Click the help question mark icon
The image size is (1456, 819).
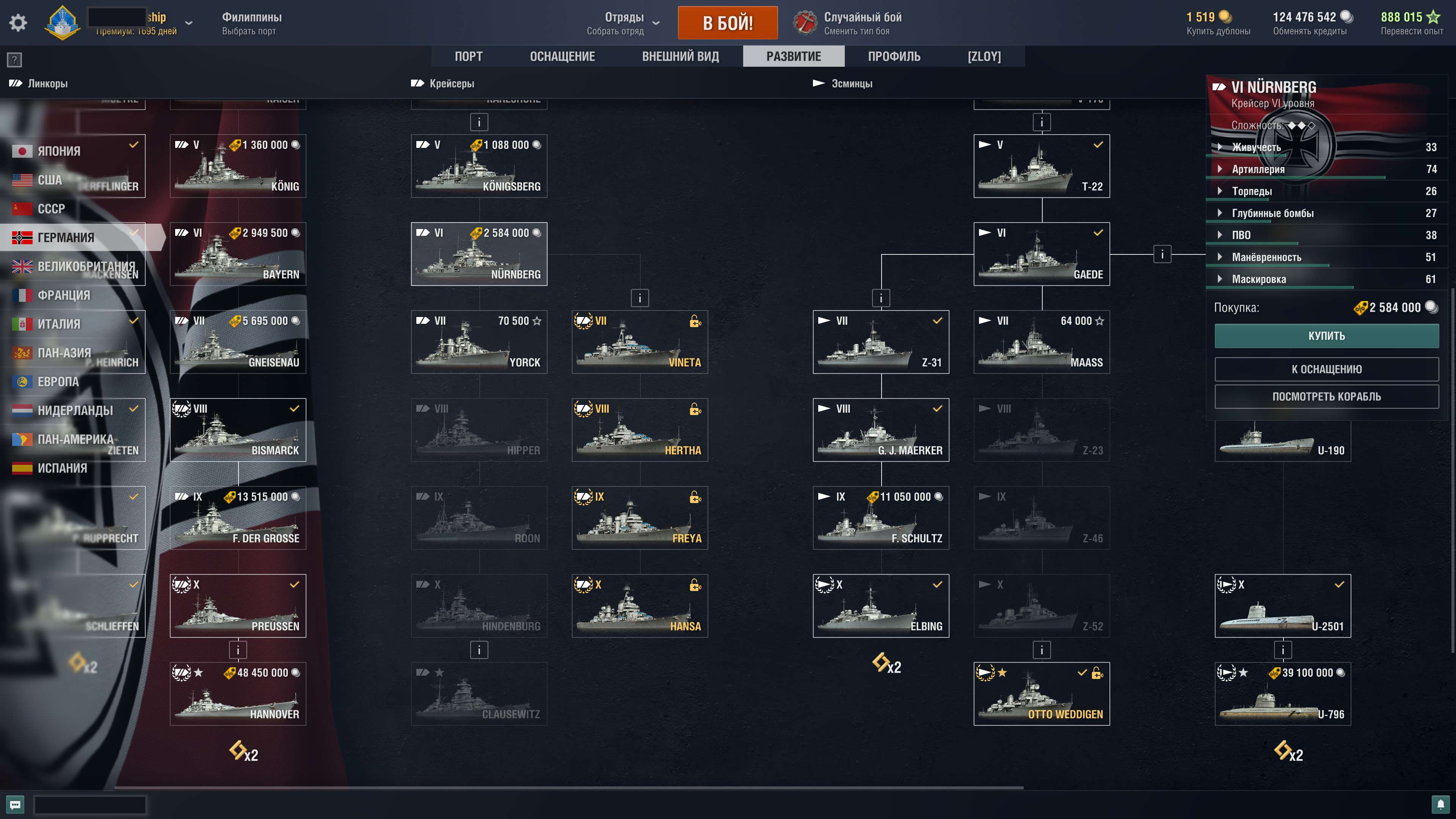point(14,60)
